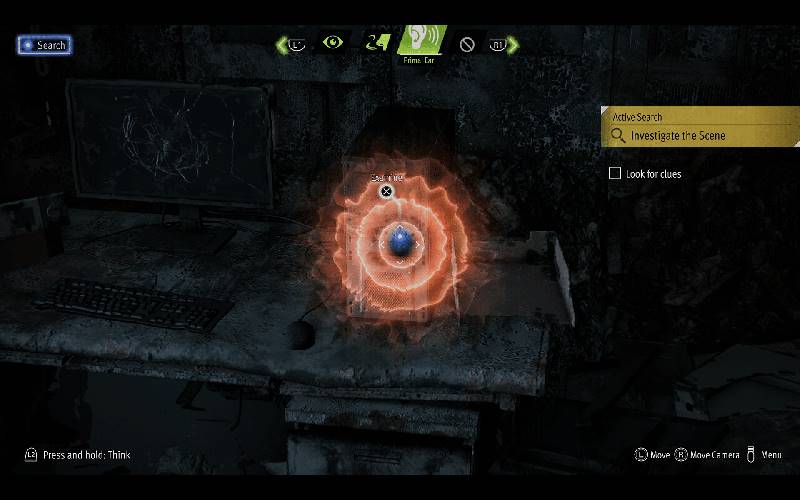Switch to the green trail sense icon

click(375, 43)
